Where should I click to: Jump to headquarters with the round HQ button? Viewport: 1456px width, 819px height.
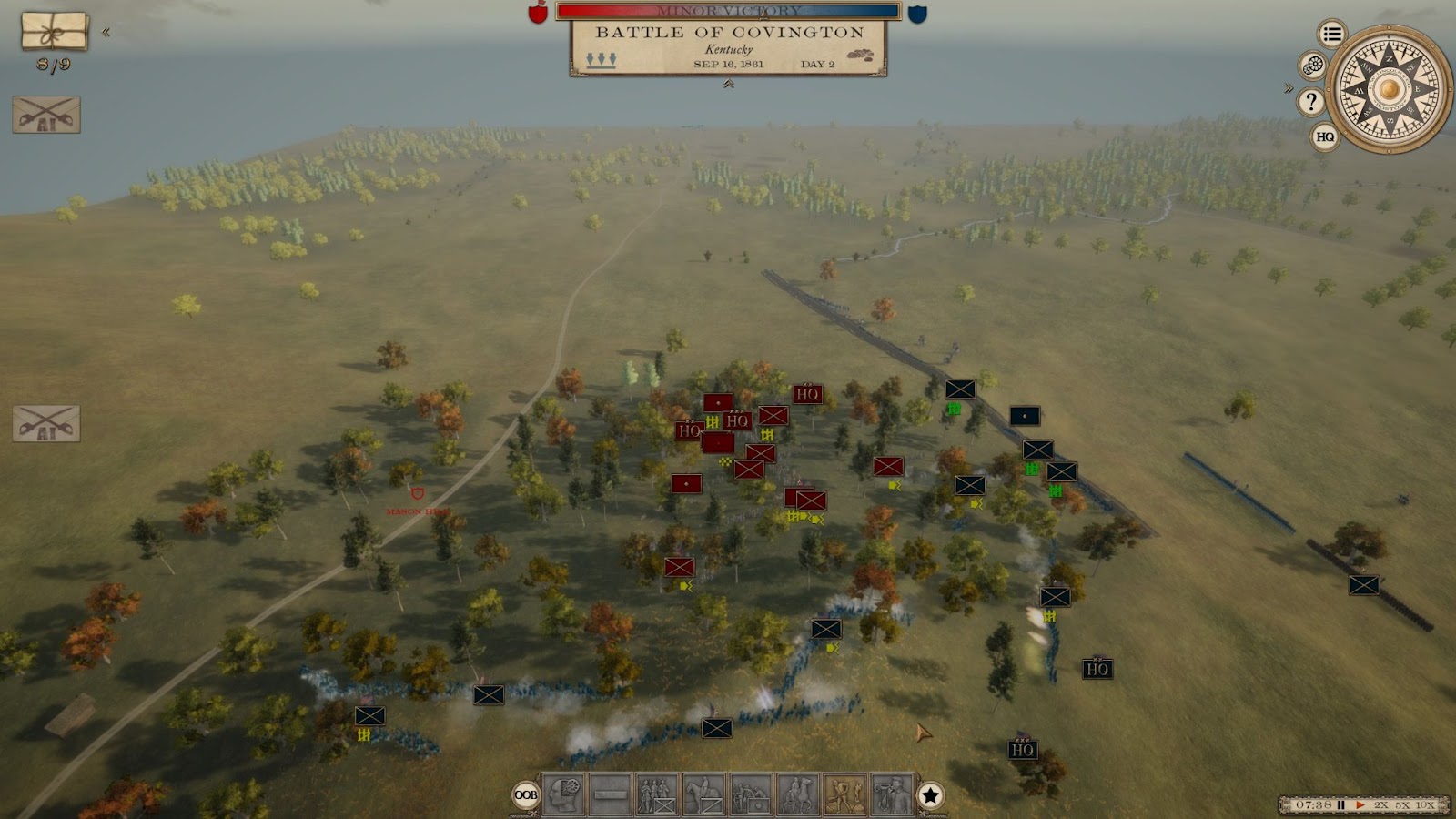1325,137
